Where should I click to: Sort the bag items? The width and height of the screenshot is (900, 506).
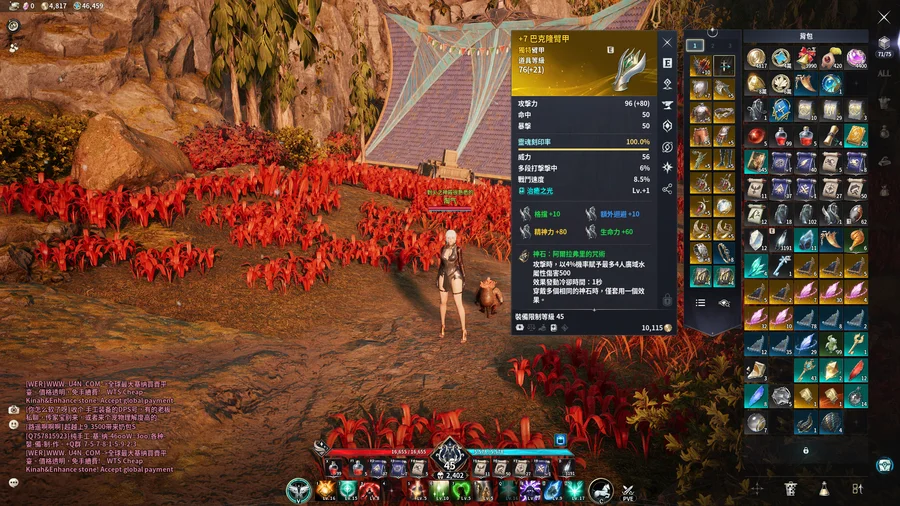857,488
